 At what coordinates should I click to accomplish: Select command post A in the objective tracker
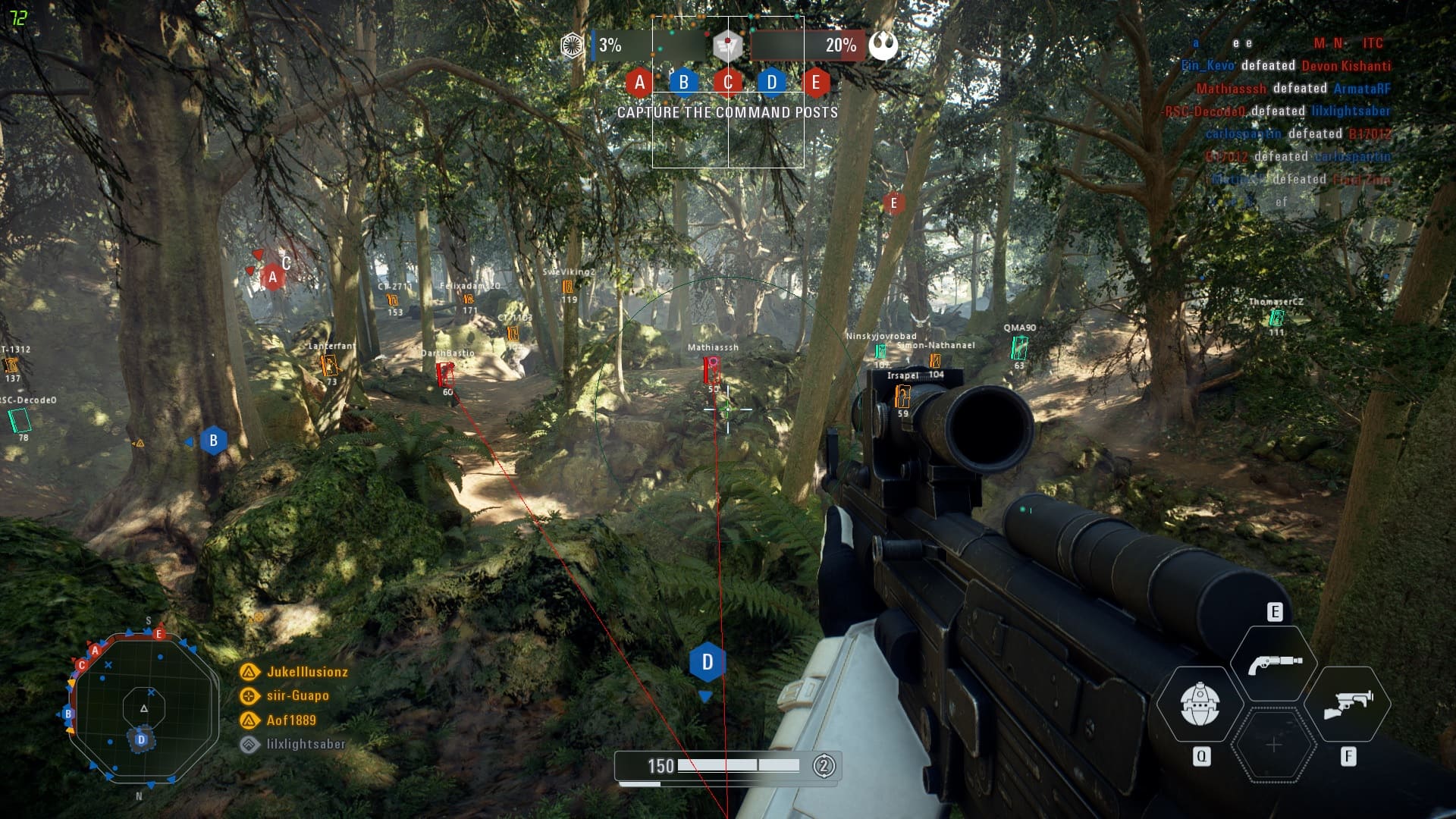click(x=639, y=82)
